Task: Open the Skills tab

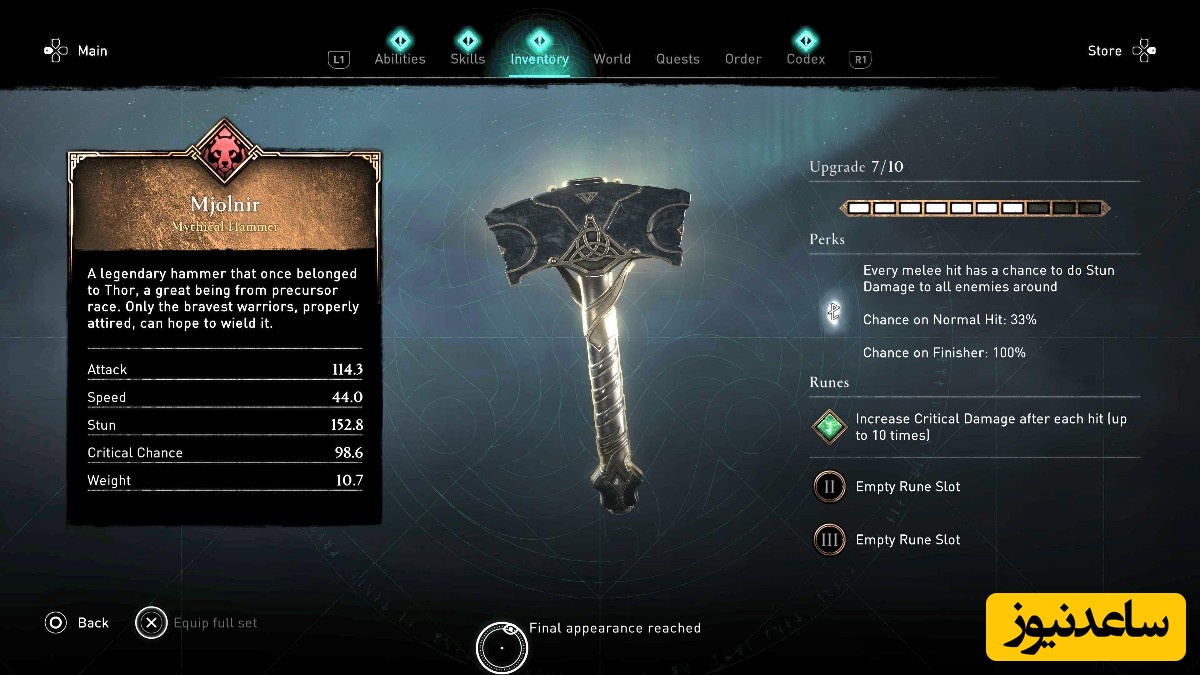Action: (x=467, y=58)
